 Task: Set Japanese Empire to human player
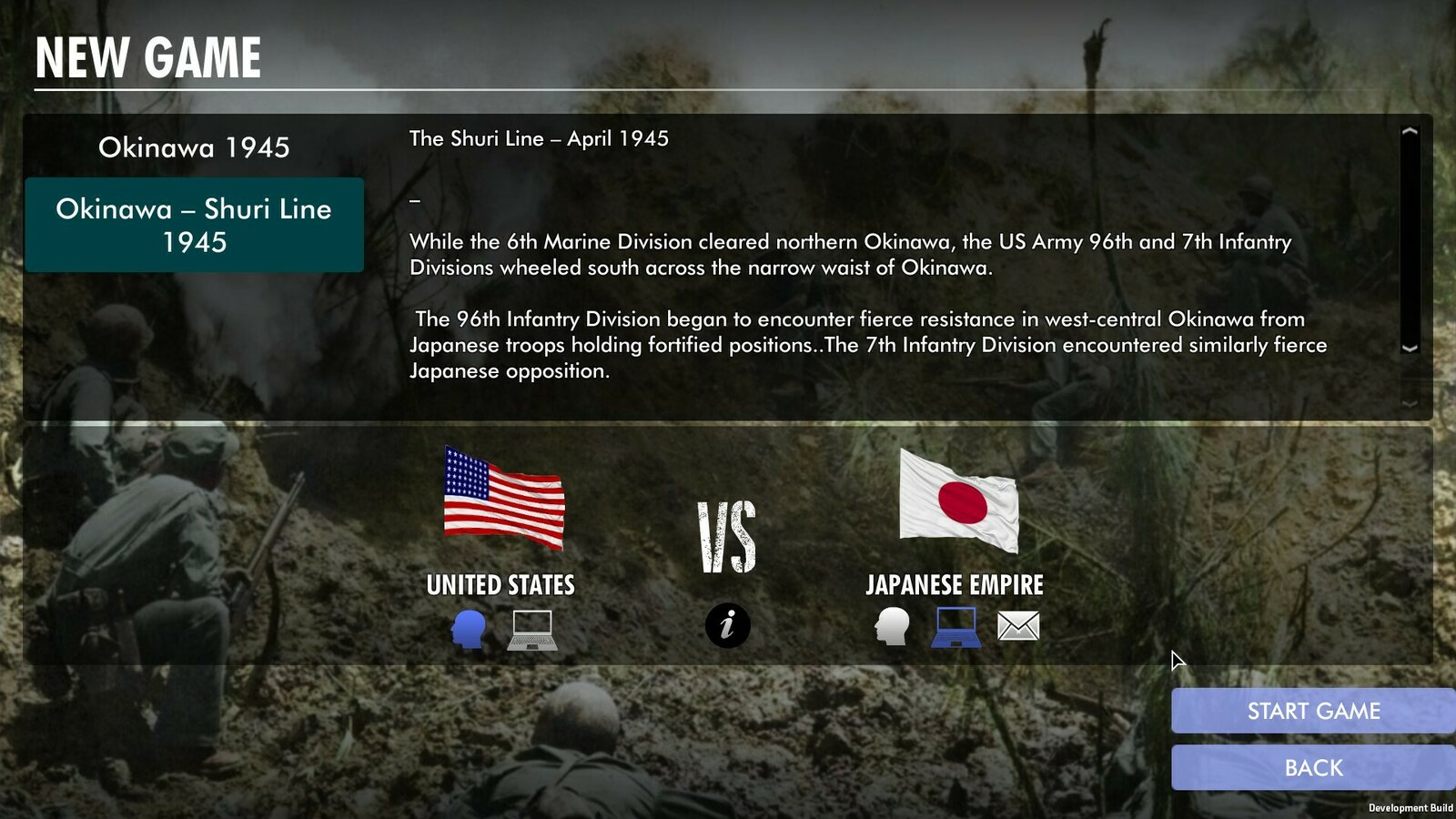coord(892,626)
